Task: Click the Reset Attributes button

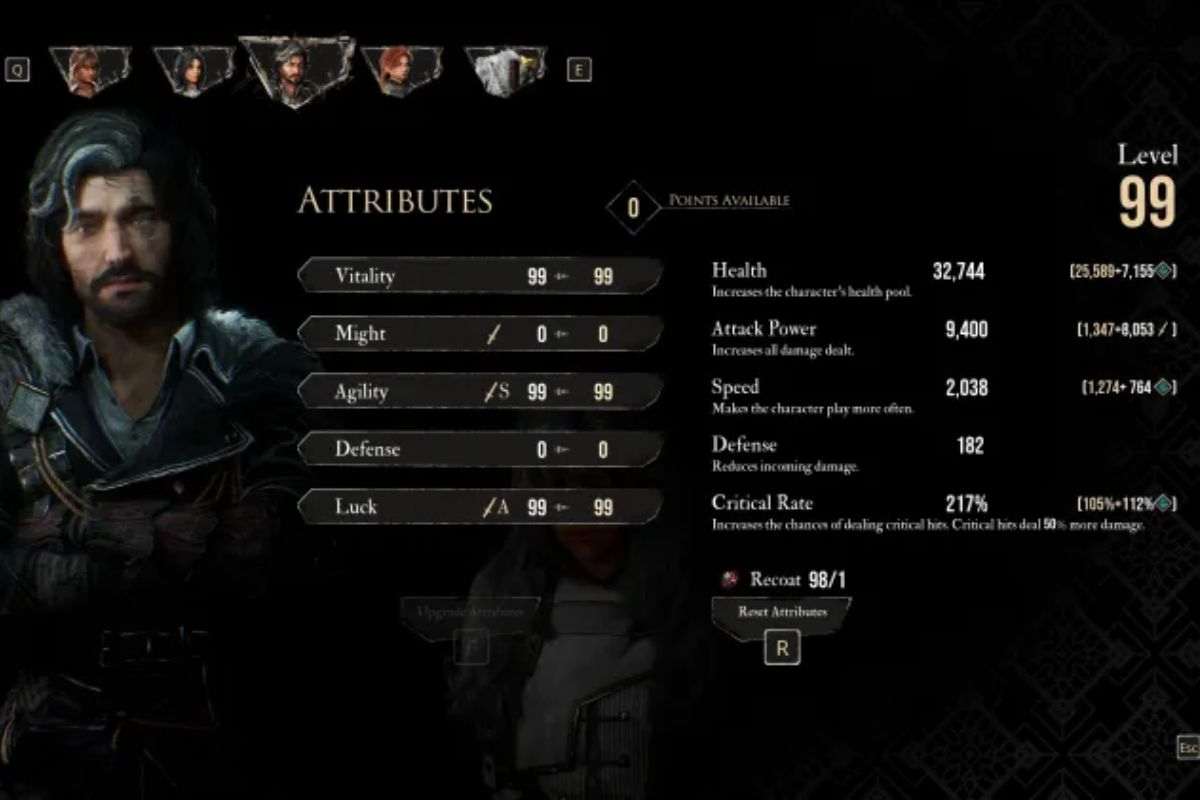Action: (782, 612)
